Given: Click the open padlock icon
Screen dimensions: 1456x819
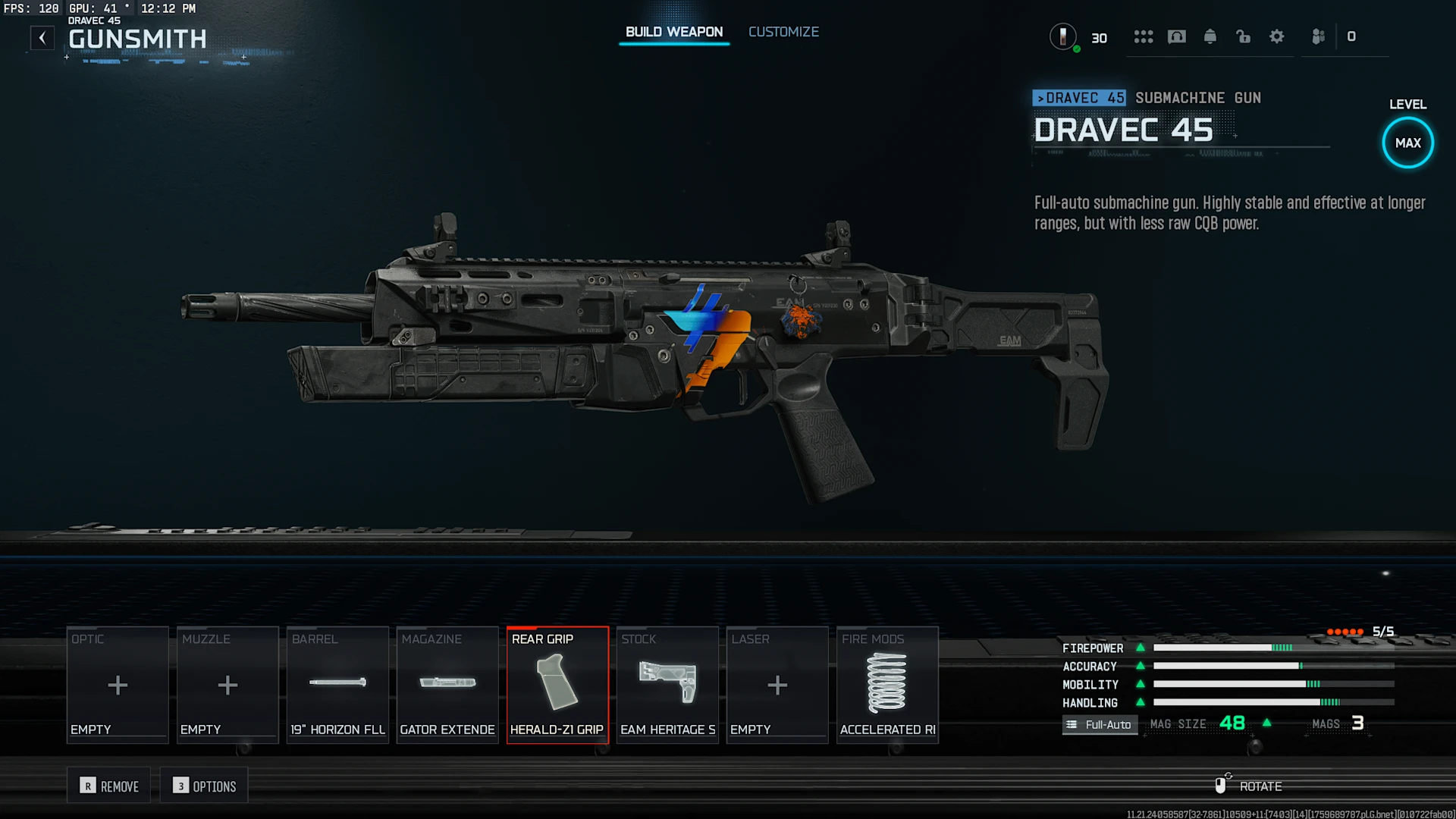Looking at the screenshot, I should [1243, 36].
